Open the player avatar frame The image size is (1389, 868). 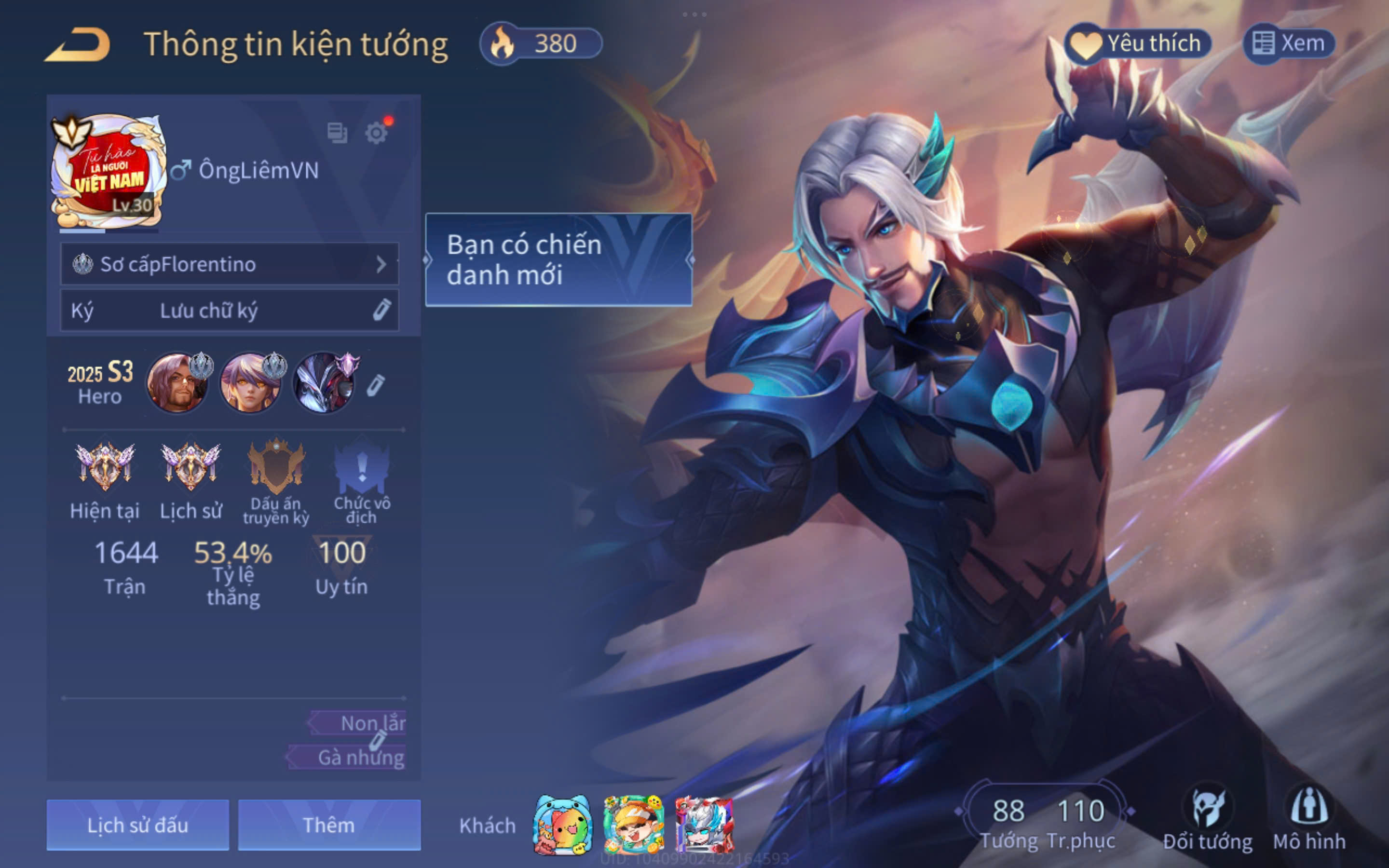click(108, 171)
